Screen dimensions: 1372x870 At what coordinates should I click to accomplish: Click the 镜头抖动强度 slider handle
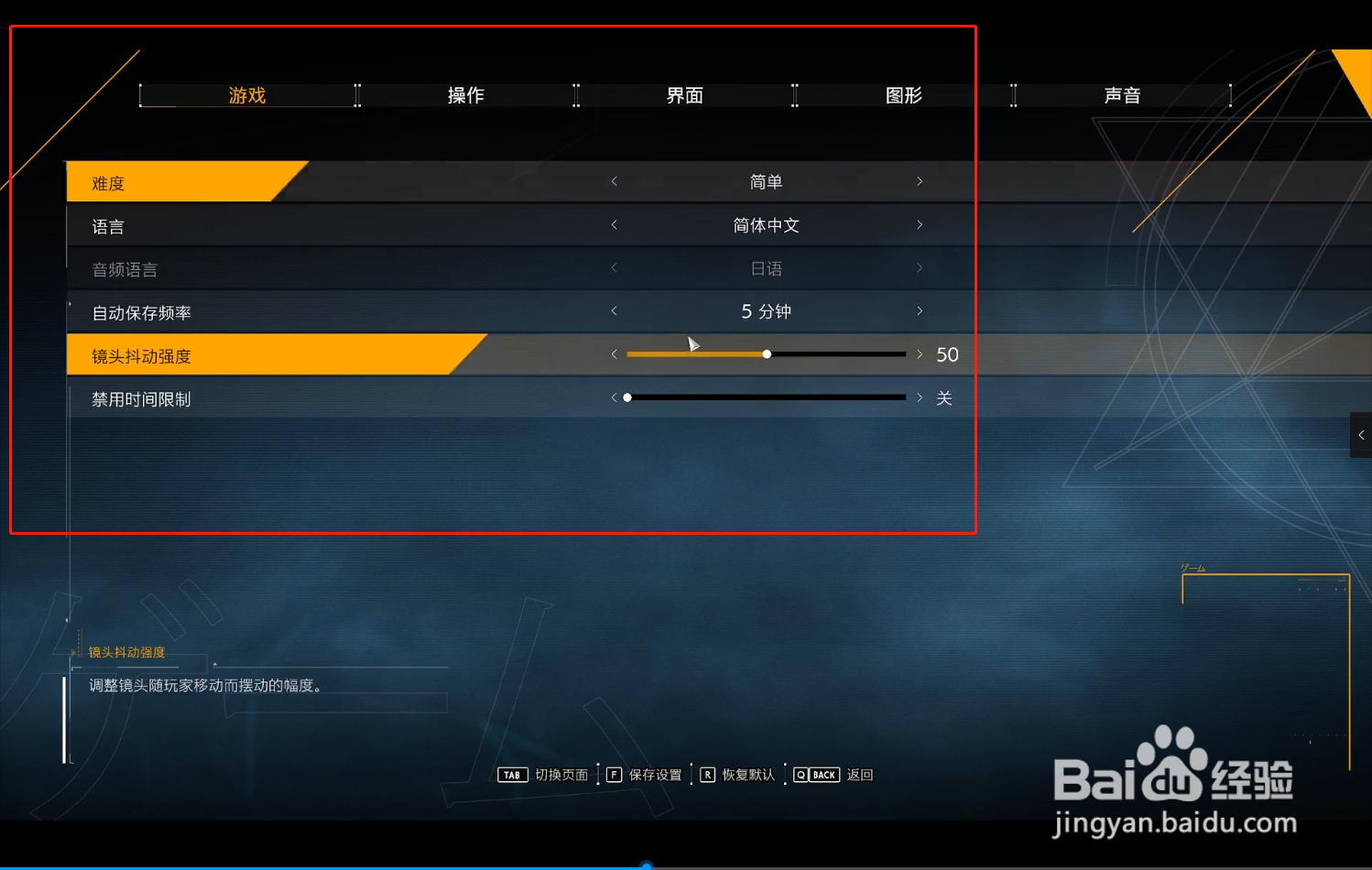pos(767,353)
